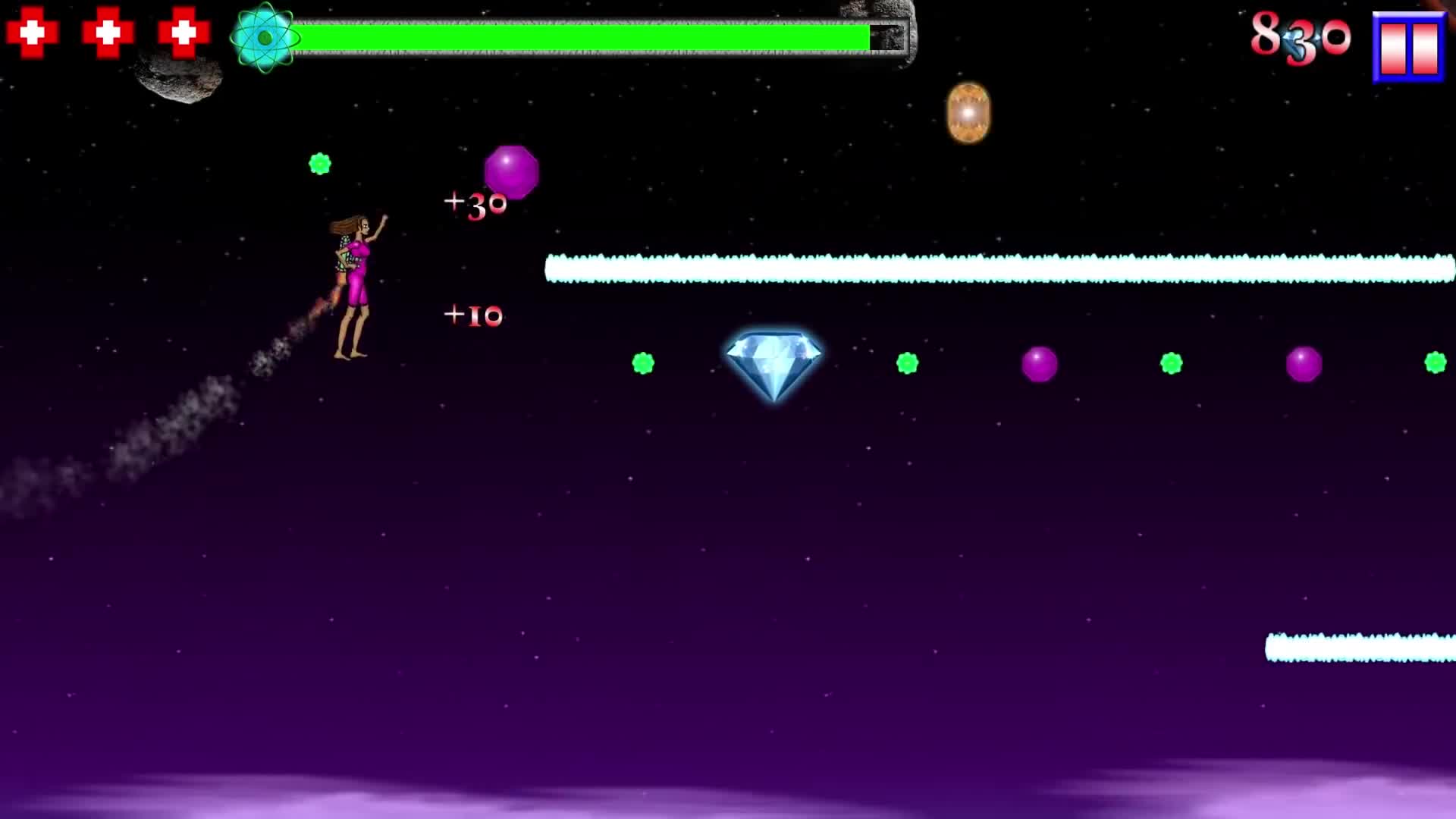Click the purple orb right of the diamond
The width and height of the screenshot is (1456, 819).
point(1039,365)
